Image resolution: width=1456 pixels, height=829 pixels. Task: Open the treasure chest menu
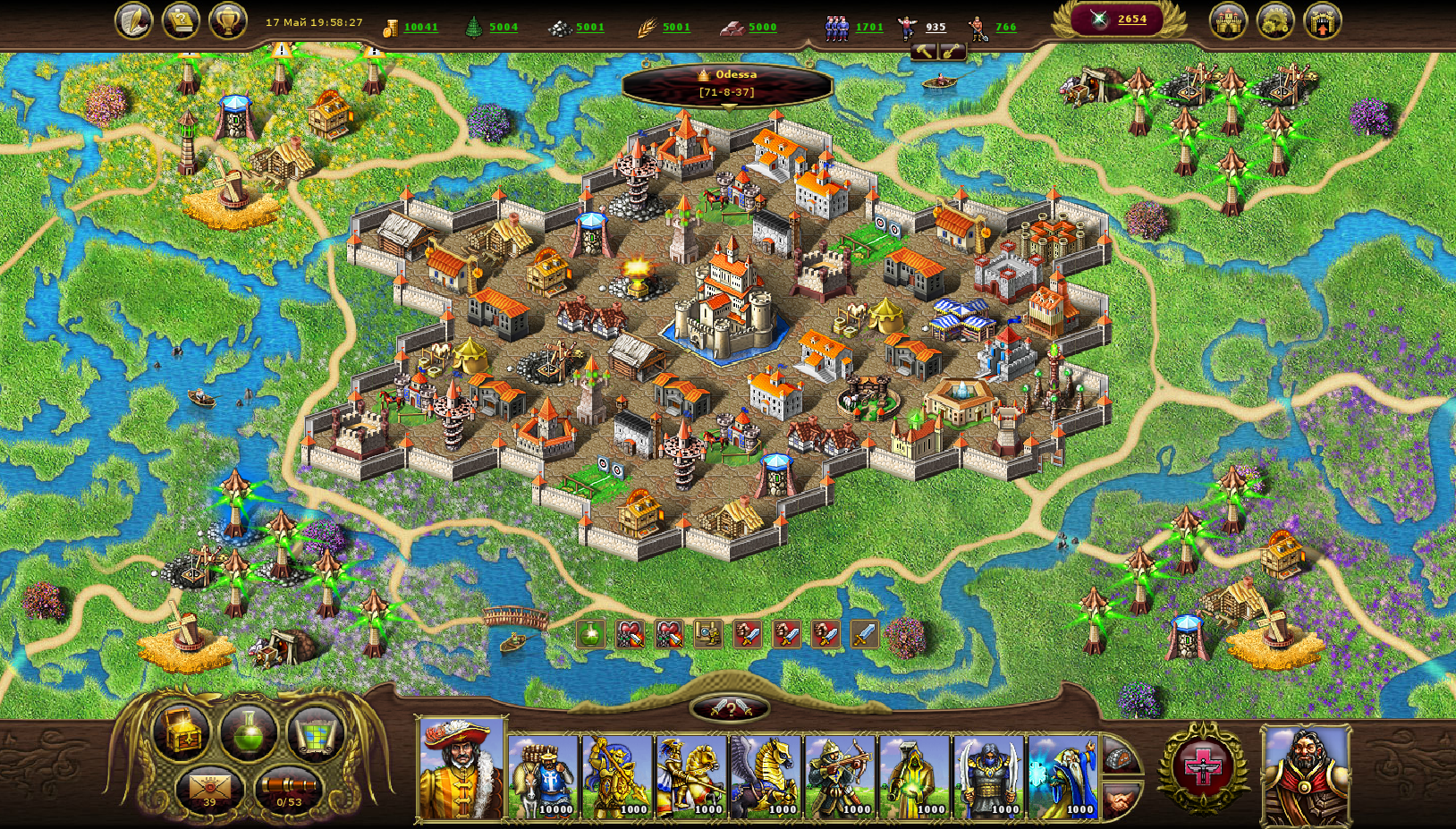[181, 732]
